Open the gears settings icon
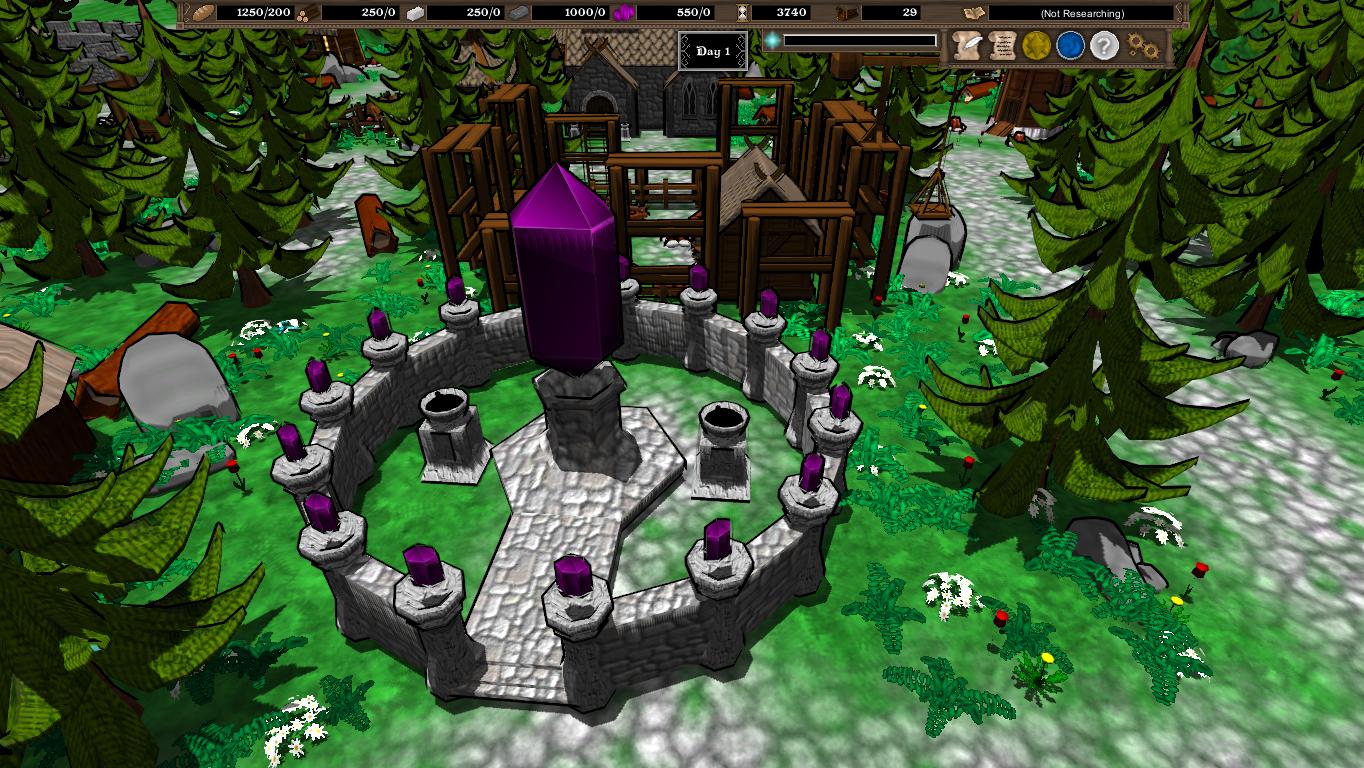The height and width of the screenshot is (768, 1364). pos(1142,44)
